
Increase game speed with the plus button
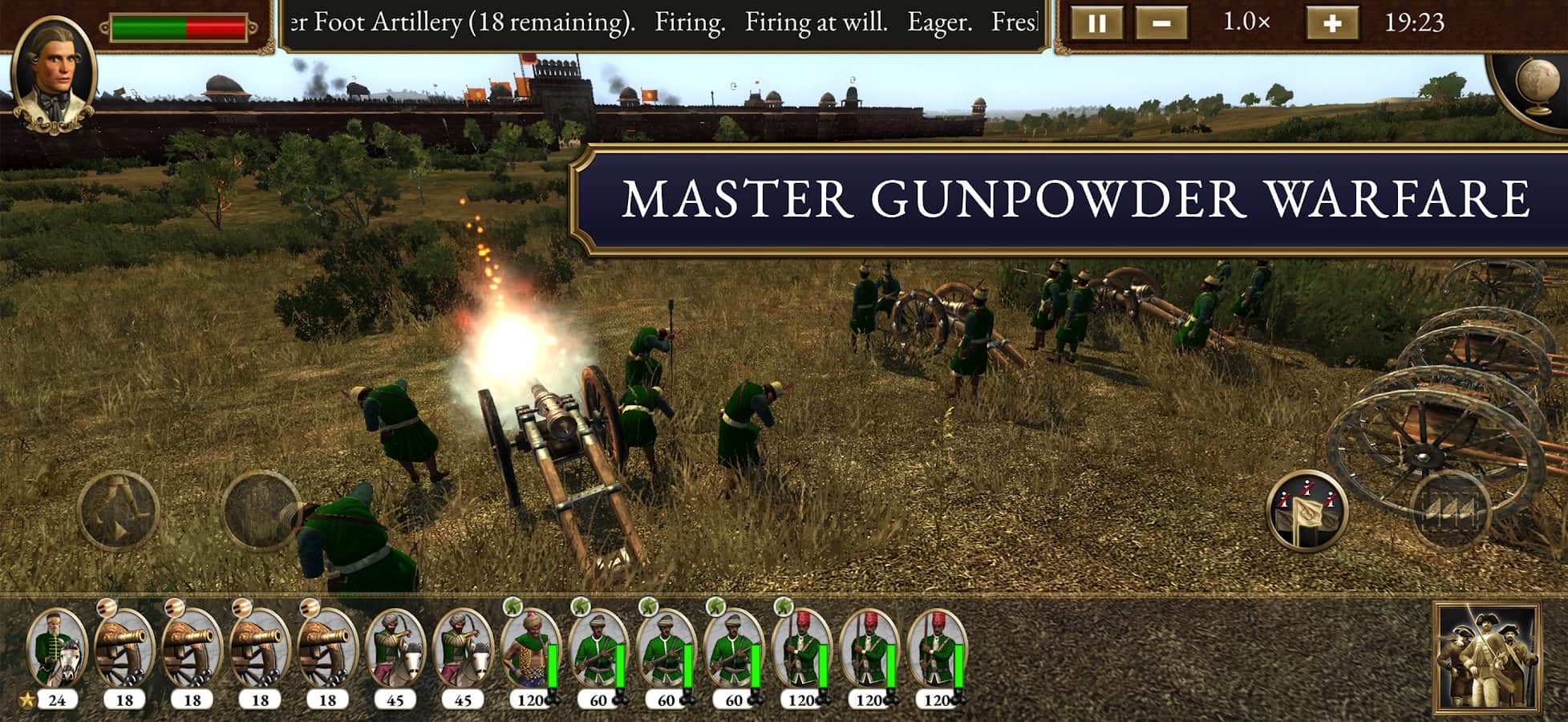(1331, 23)
